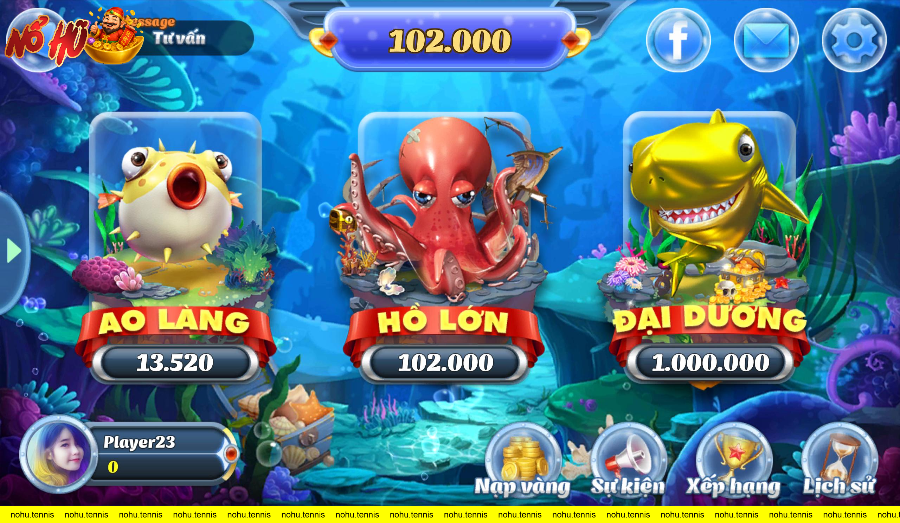Expand the left side panel arrow
This screenshot has width=900, height=523.
pyautogui.click(x=13, y=250)
